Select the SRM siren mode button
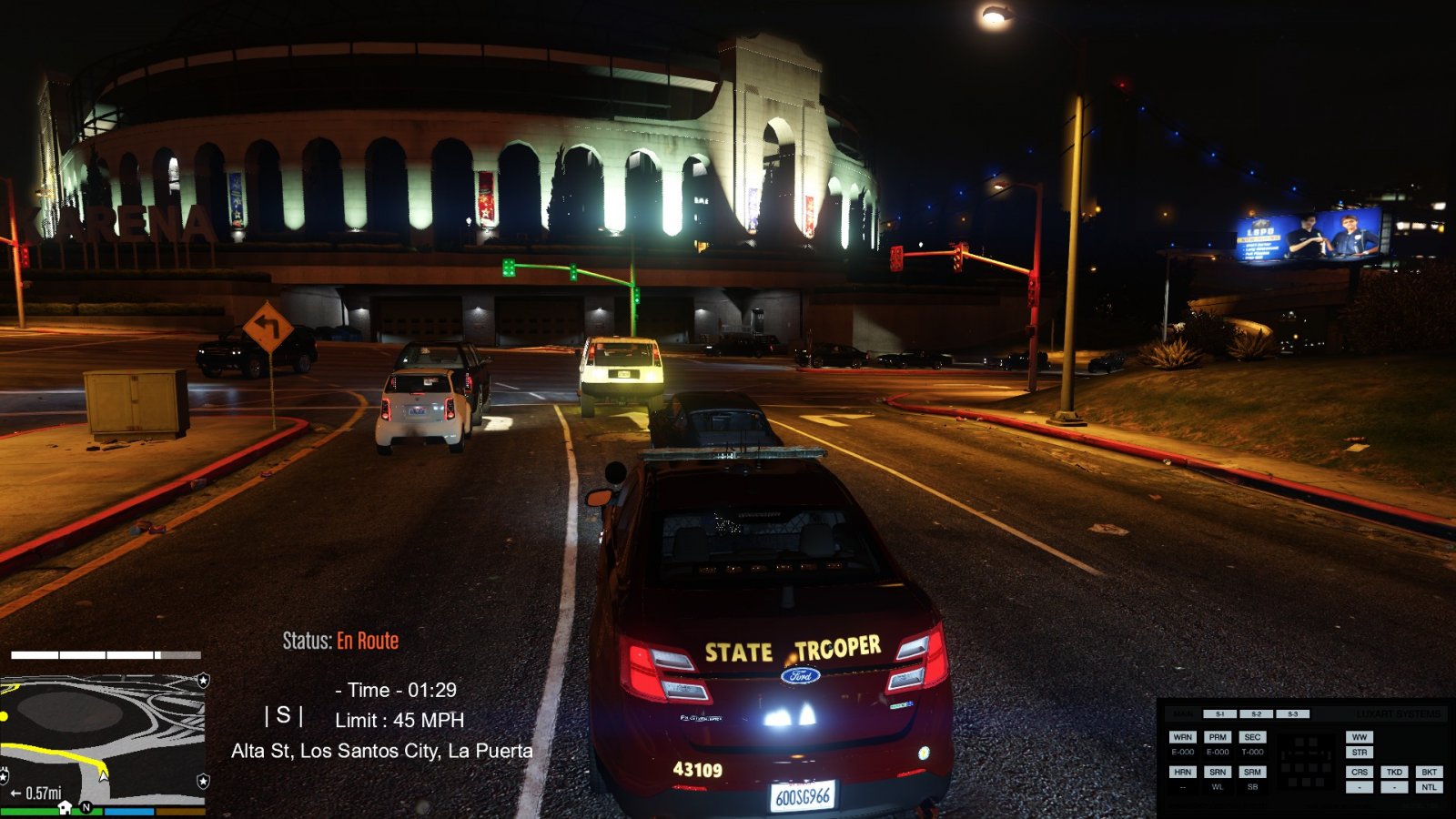Screen dimensions: 1456x819 (1252, 772)
